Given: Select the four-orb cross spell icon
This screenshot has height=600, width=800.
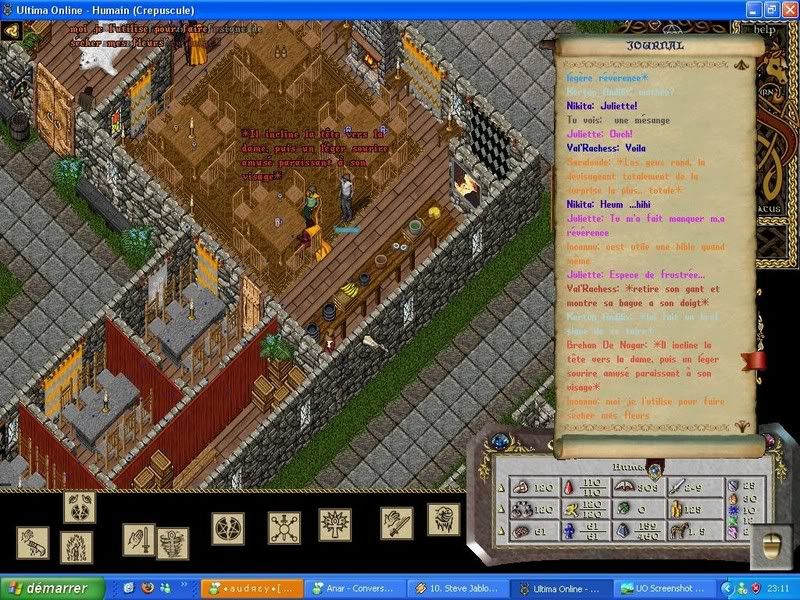Looking at the screenshot, I should pyautogui.click(x=284, y=527).
